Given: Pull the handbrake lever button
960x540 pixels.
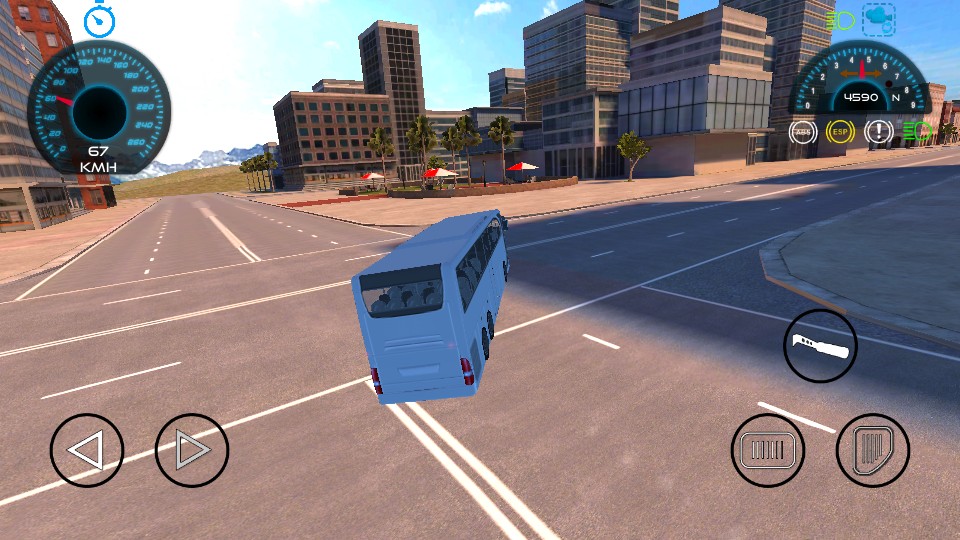Looking at the screenshot, I should 820,346.
